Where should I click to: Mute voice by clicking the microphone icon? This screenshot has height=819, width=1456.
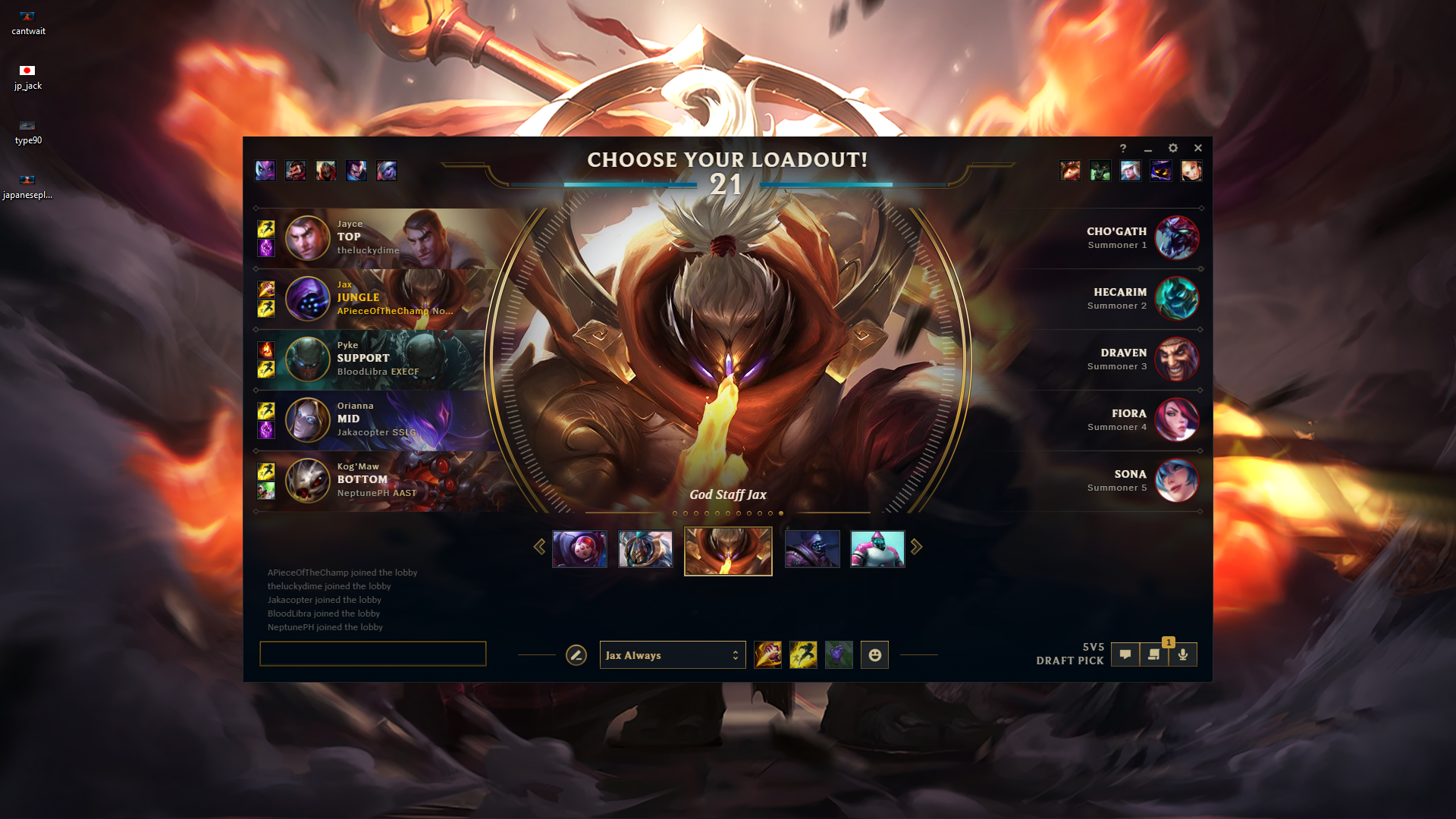click(x=1183, y=654)
